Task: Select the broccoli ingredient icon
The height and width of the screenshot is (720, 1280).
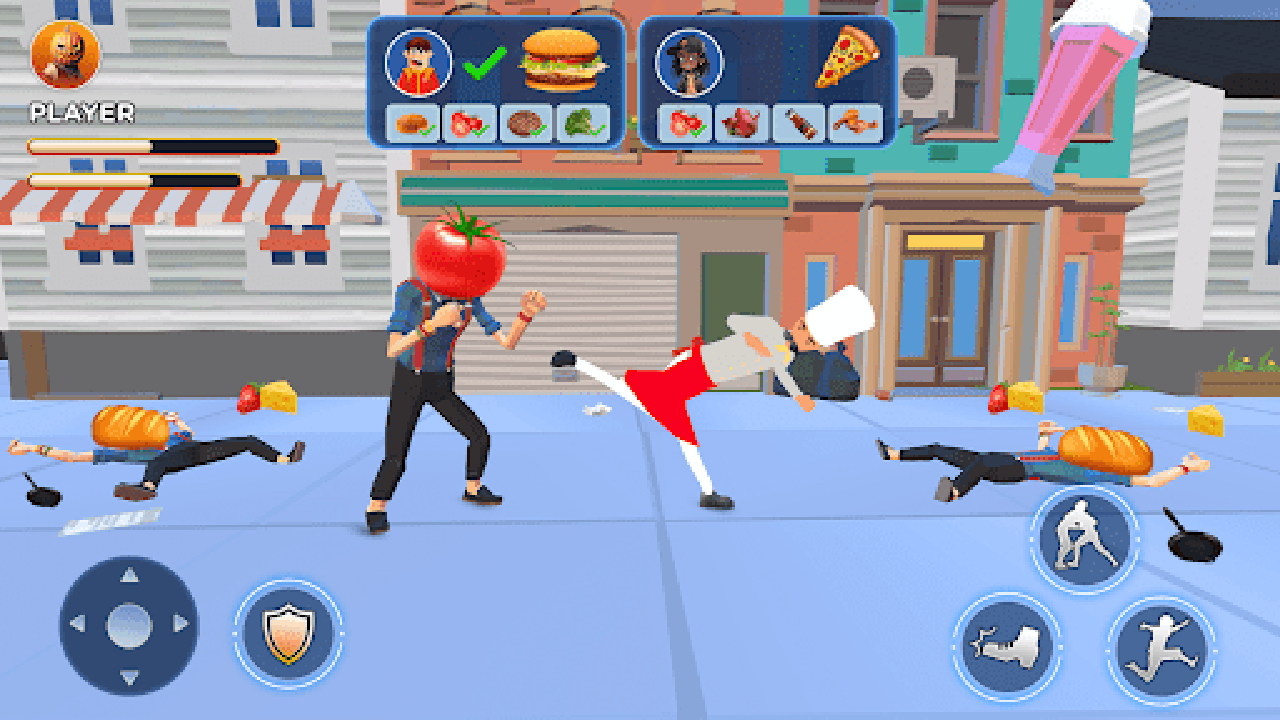Action: click(x=583, y=121)
